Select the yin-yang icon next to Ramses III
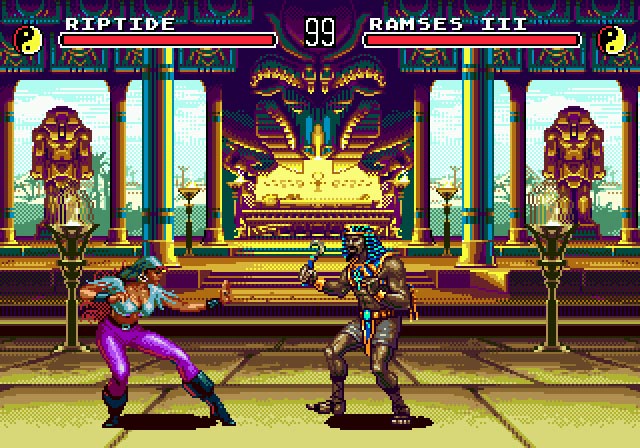640x448 pixels. 611,40
